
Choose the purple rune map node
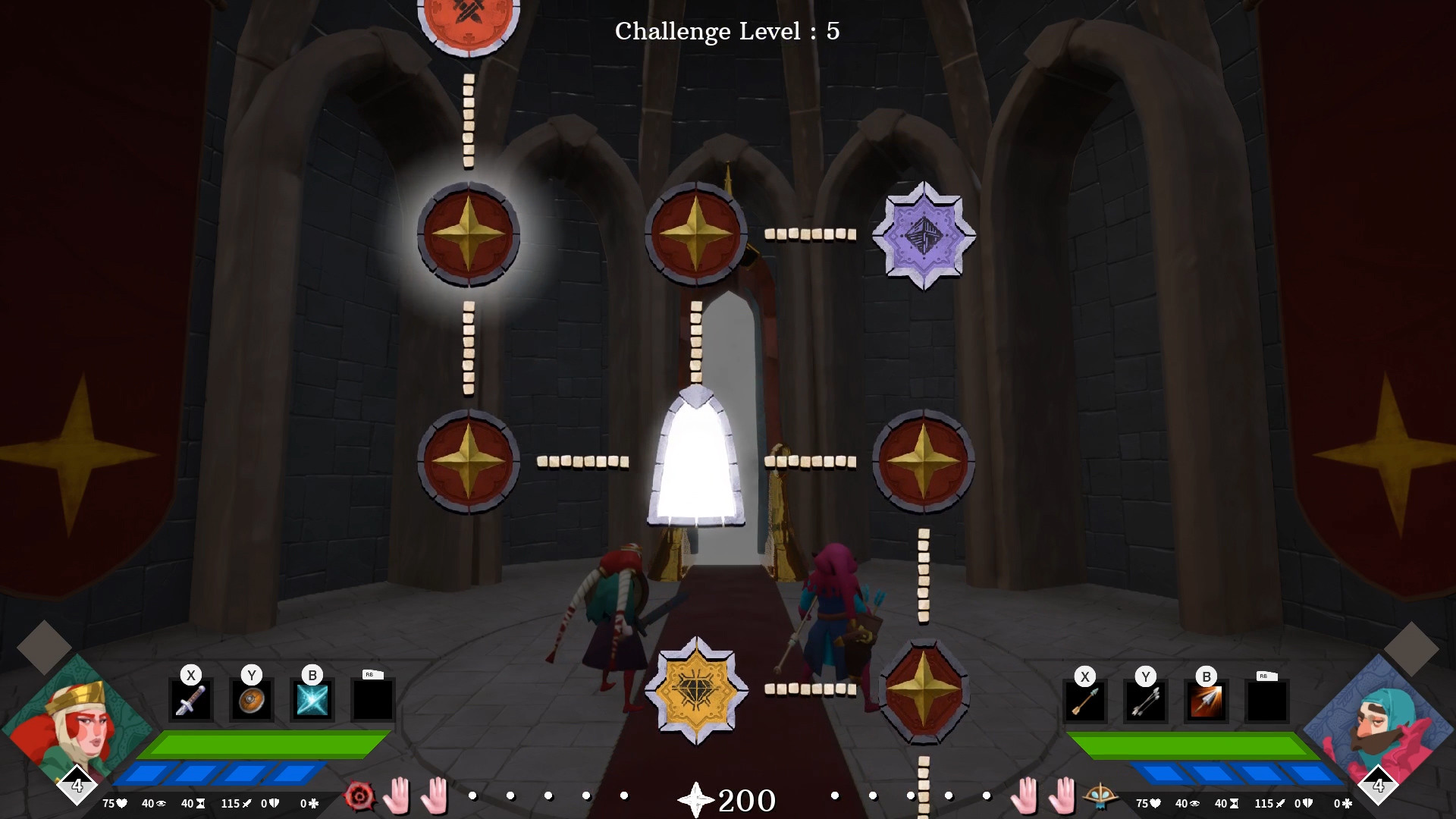click(924, 235)
